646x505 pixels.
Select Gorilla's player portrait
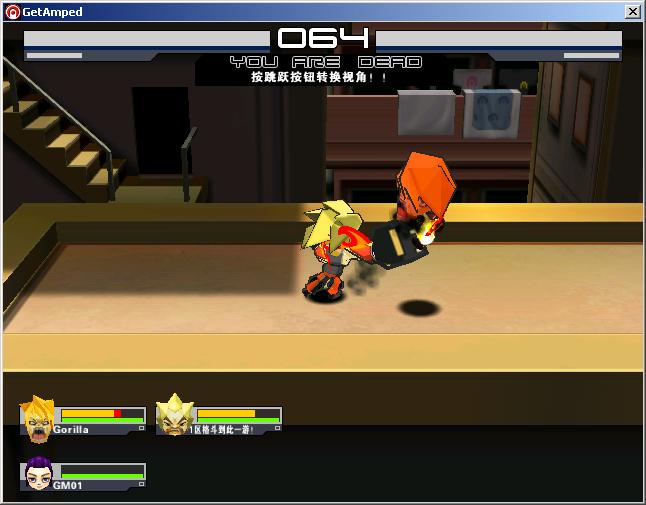[38, 419]
